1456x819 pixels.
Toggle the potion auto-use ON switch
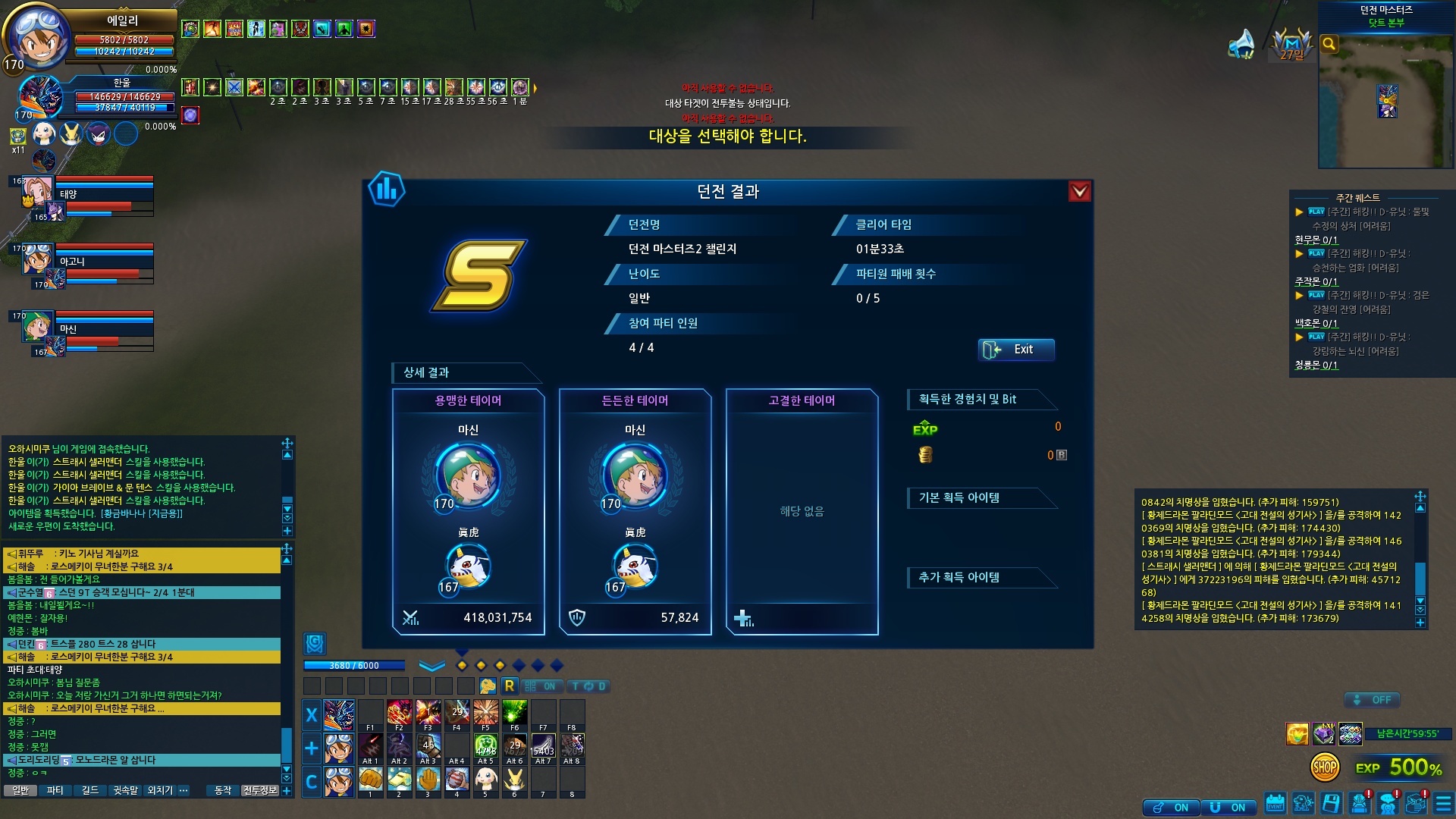1171,808
